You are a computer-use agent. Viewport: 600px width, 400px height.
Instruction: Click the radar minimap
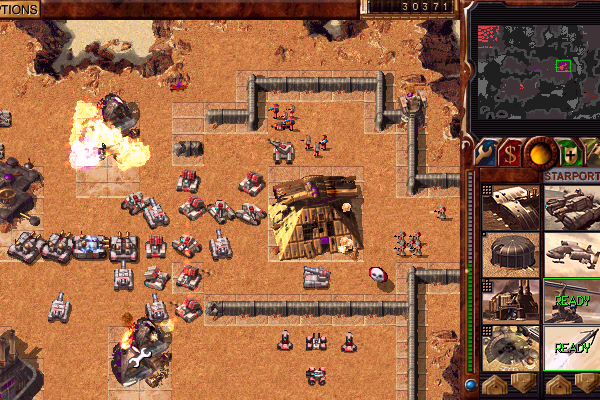(x=534, y=69)
